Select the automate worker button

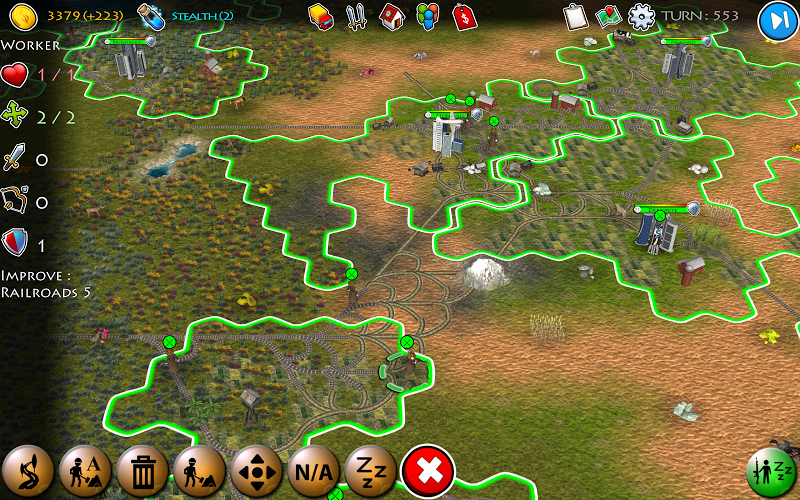tap(84, 468)
